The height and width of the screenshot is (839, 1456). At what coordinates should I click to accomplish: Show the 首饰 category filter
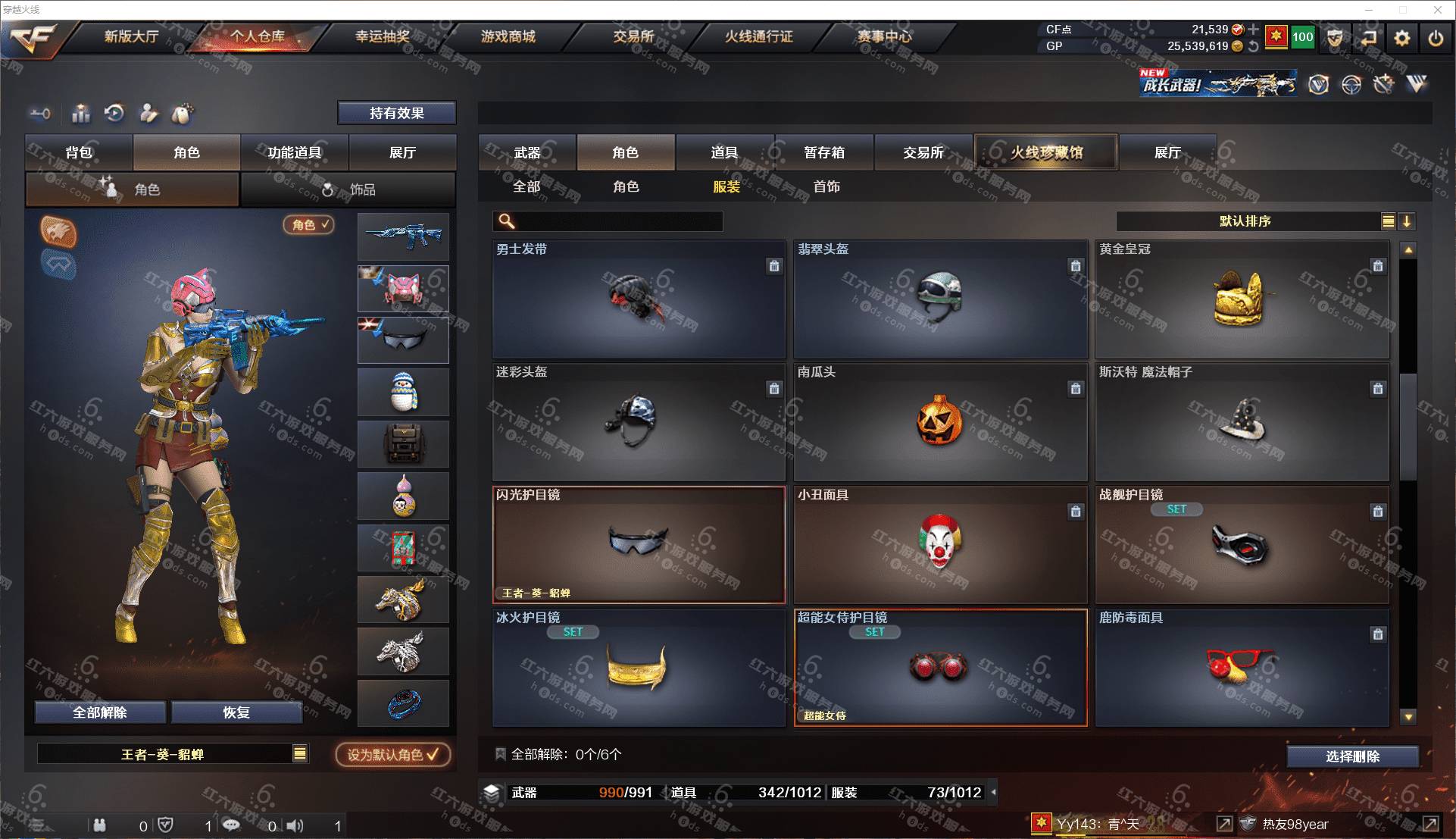[826, 186]
